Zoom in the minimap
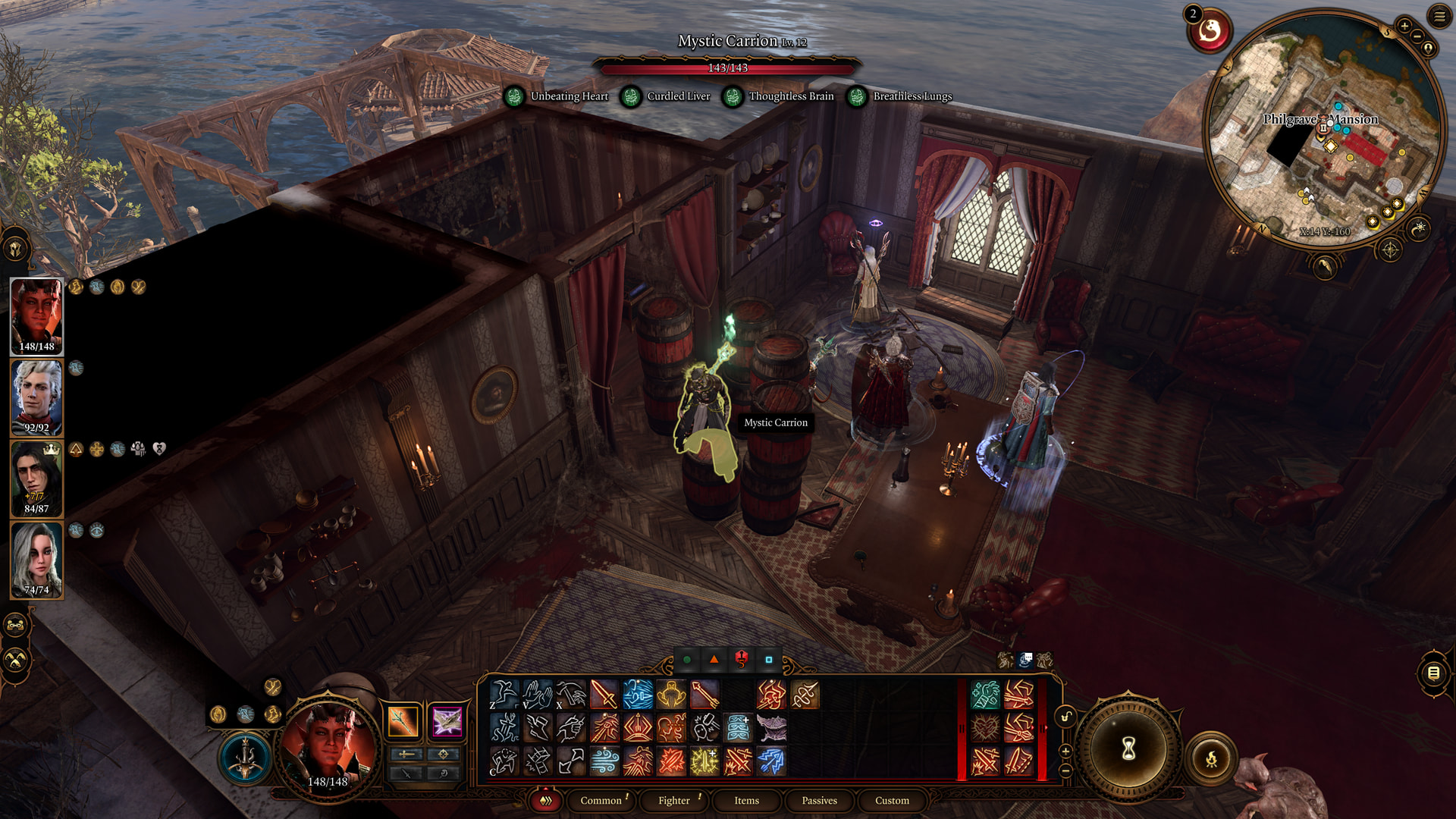Image resolution: width=1456 pixels, height=819 pixels. pyautogui.click(x=1404, y=26)
